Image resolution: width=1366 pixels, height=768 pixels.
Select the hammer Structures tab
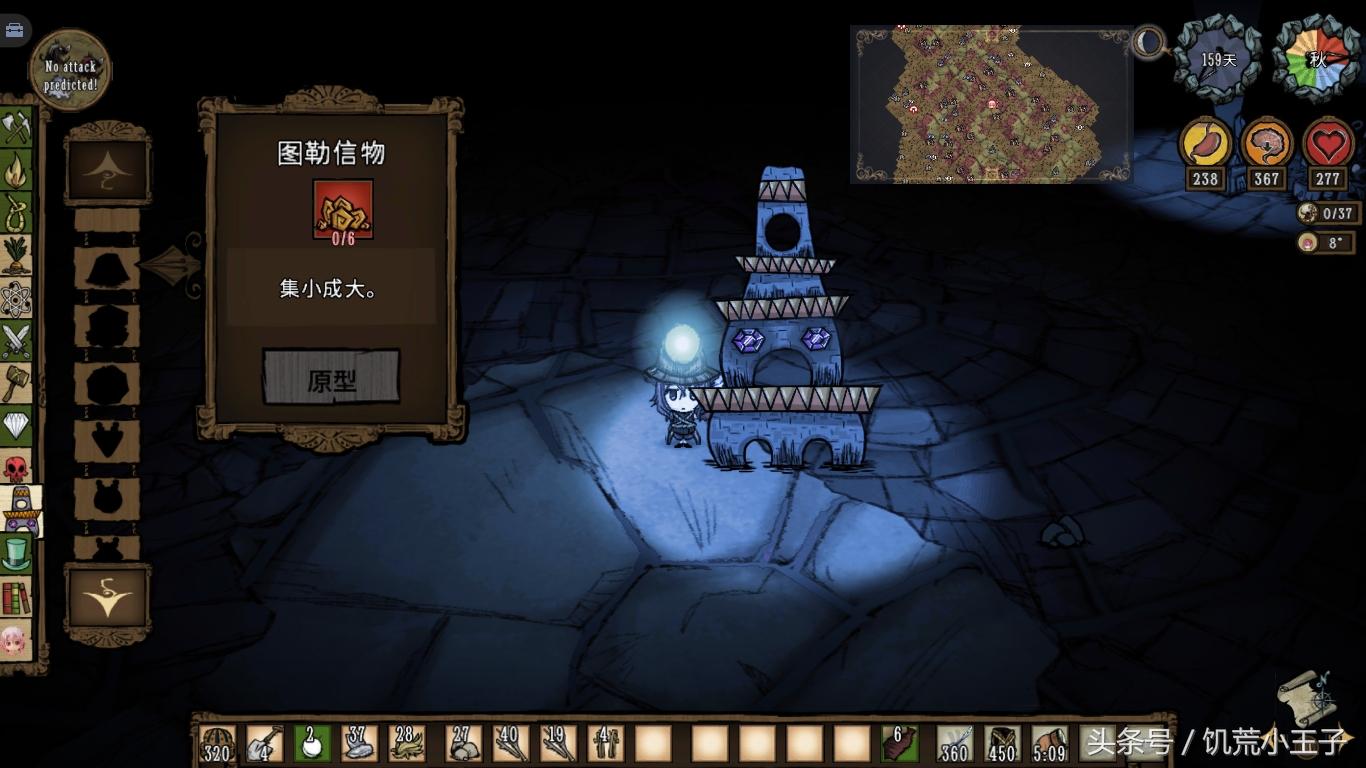pyautogui.click(x=16, y=384)
